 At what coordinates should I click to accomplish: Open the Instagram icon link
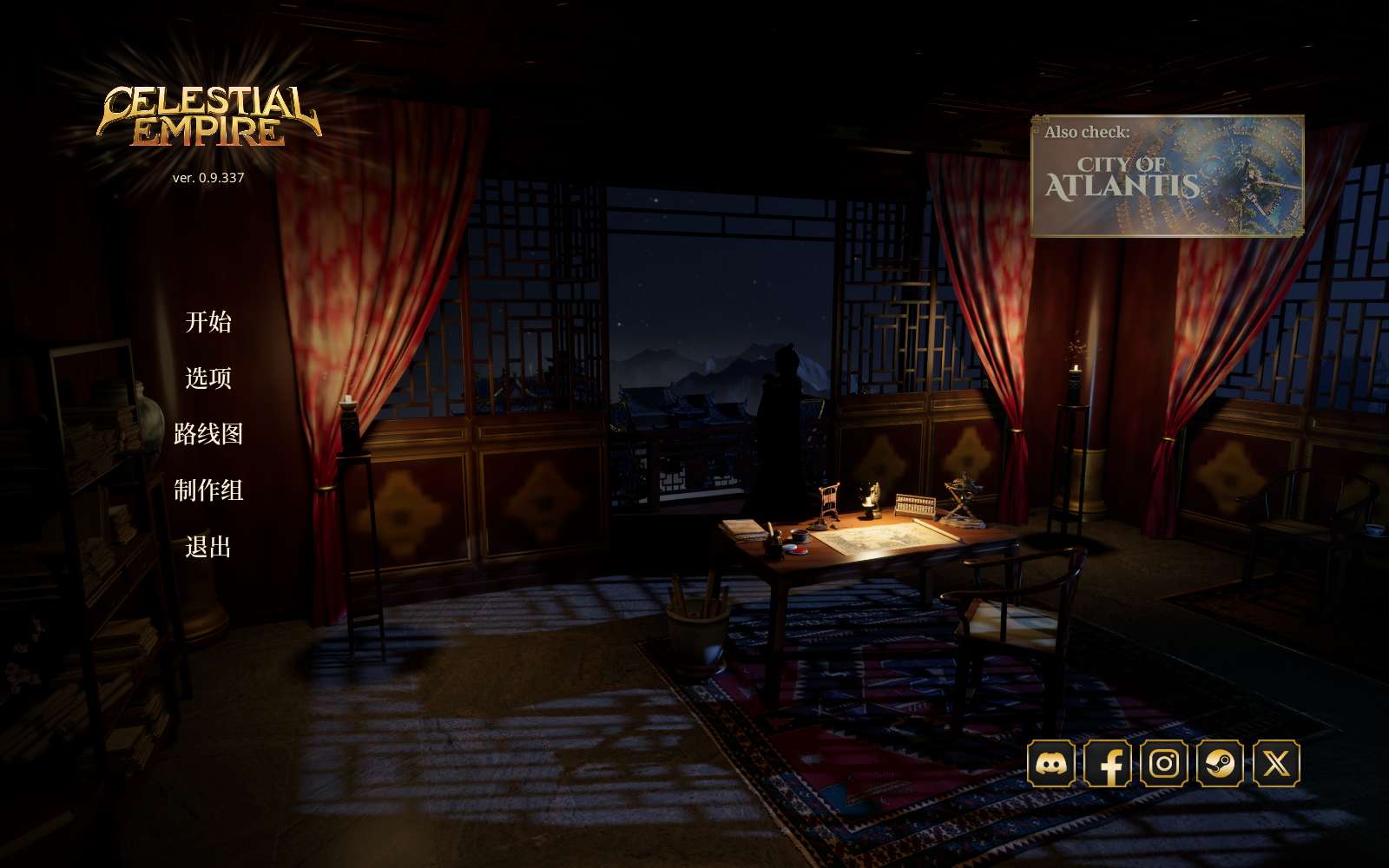[1164, 764]
